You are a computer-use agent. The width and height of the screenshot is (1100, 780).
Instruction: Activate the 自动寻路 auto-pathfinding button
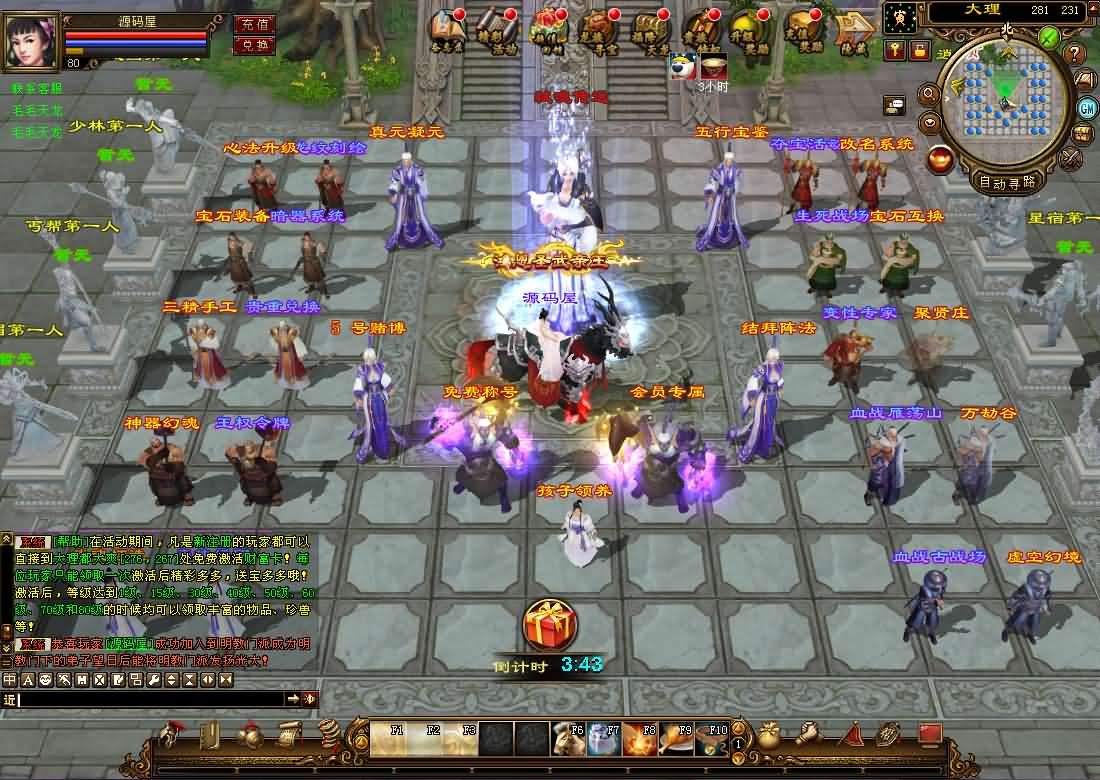coord(1006,182)
